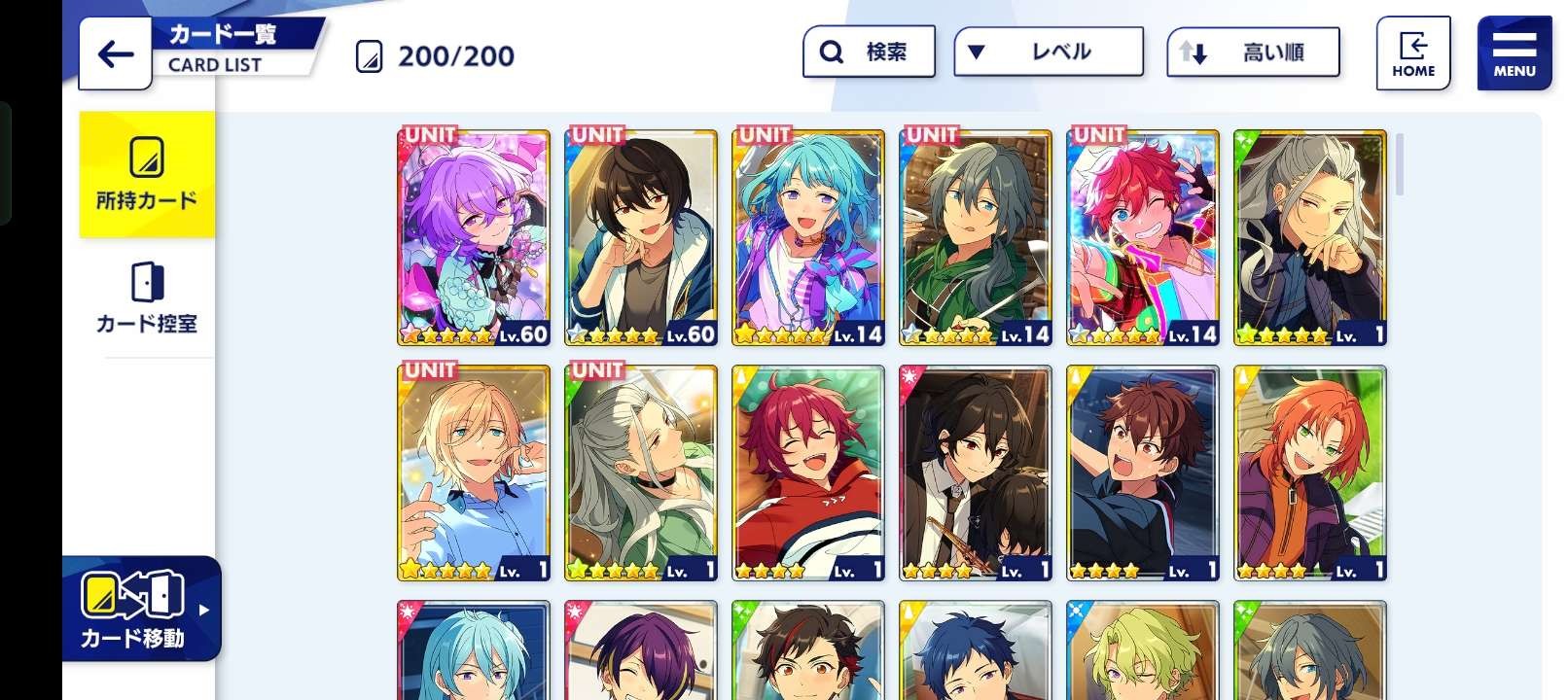Pick the green-jacket Lv.14 card
Image resolution: width=1568 pixels, height=700 pixels.
pyautogui.click(x=976, y=237)
